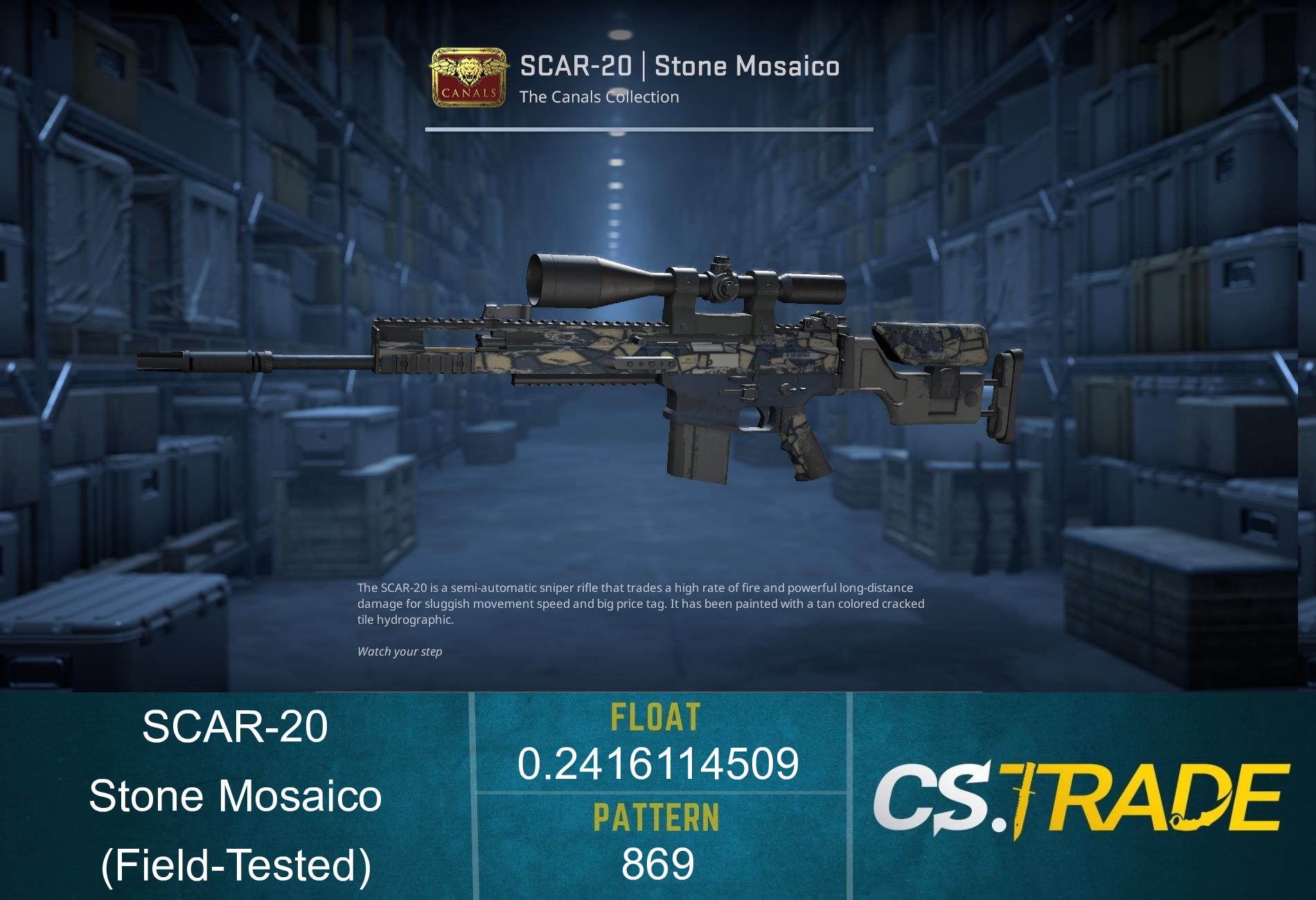
Task: Click the Watch your step flavor text
Action: click(x=400, y=651)
